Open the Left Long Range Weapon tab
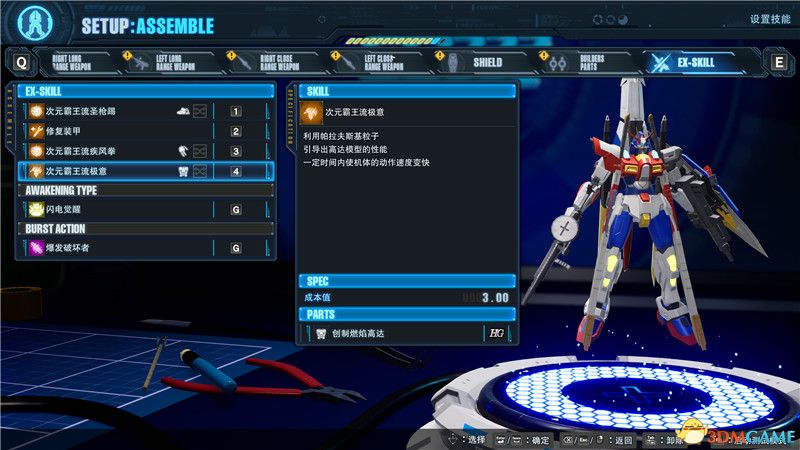This screenshot has height=450, width=800. 180,63
